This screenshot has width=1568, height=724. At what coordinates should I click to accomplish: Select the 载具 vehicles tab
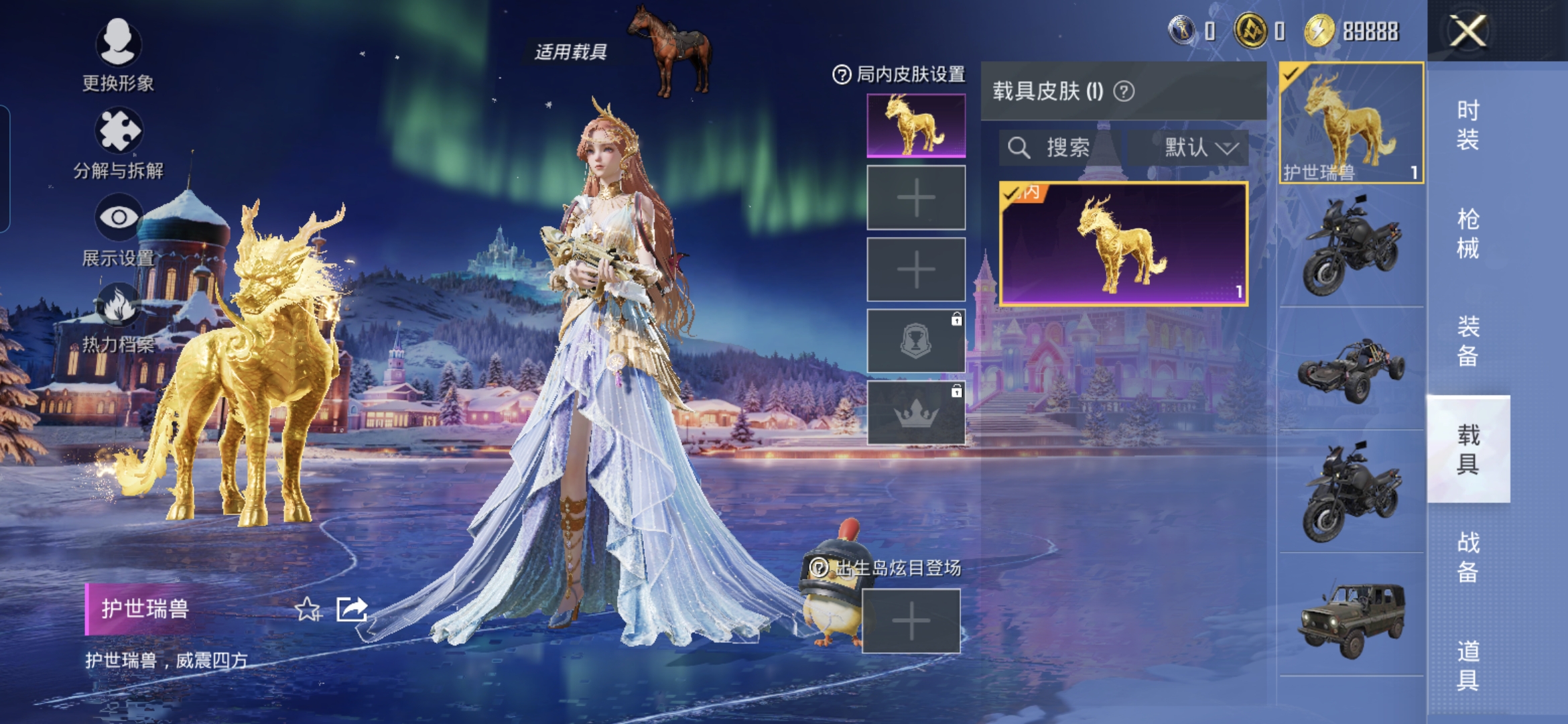(1467, 449)
